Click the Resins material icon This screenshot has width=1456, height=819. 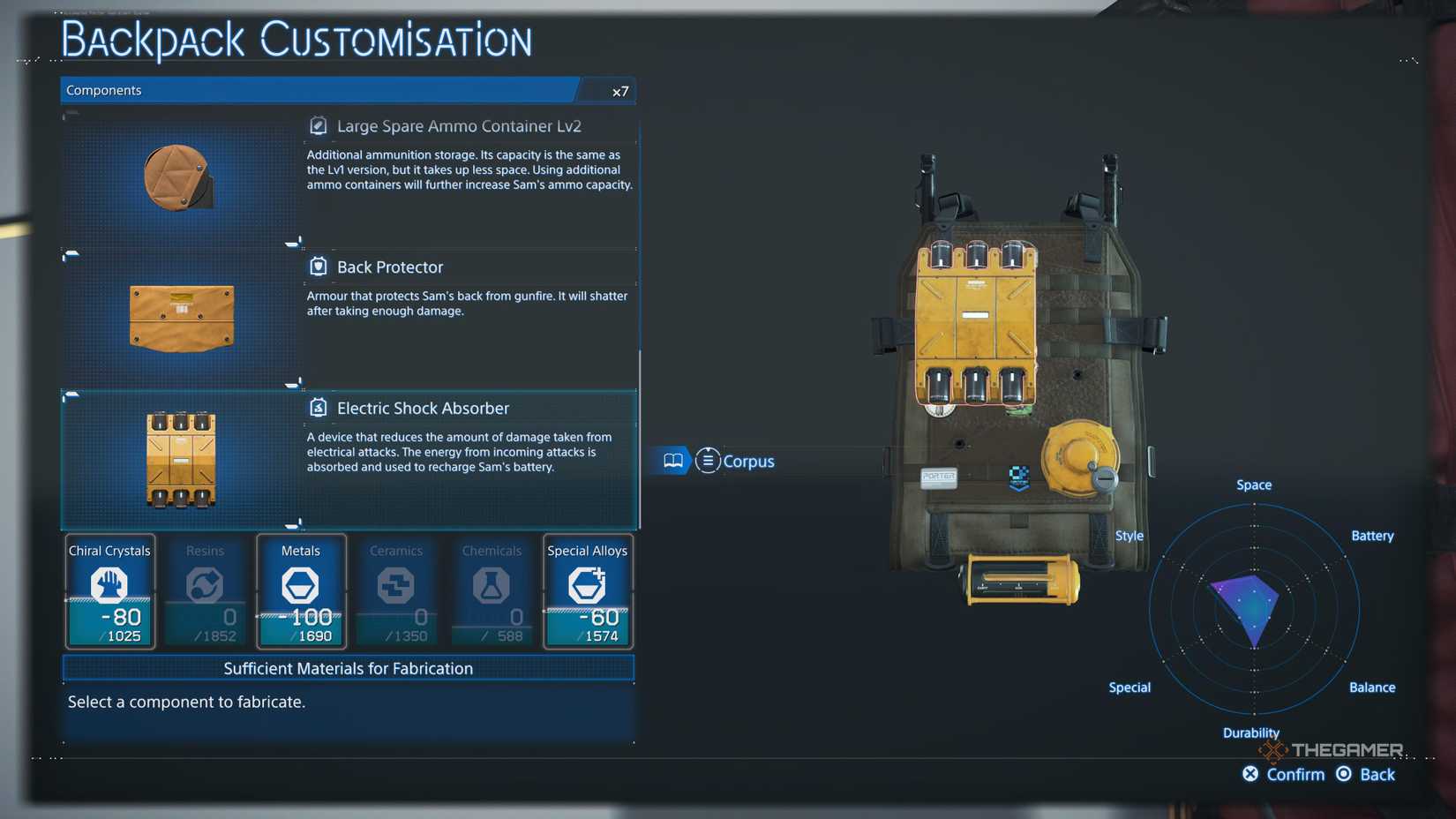(205, 584)
